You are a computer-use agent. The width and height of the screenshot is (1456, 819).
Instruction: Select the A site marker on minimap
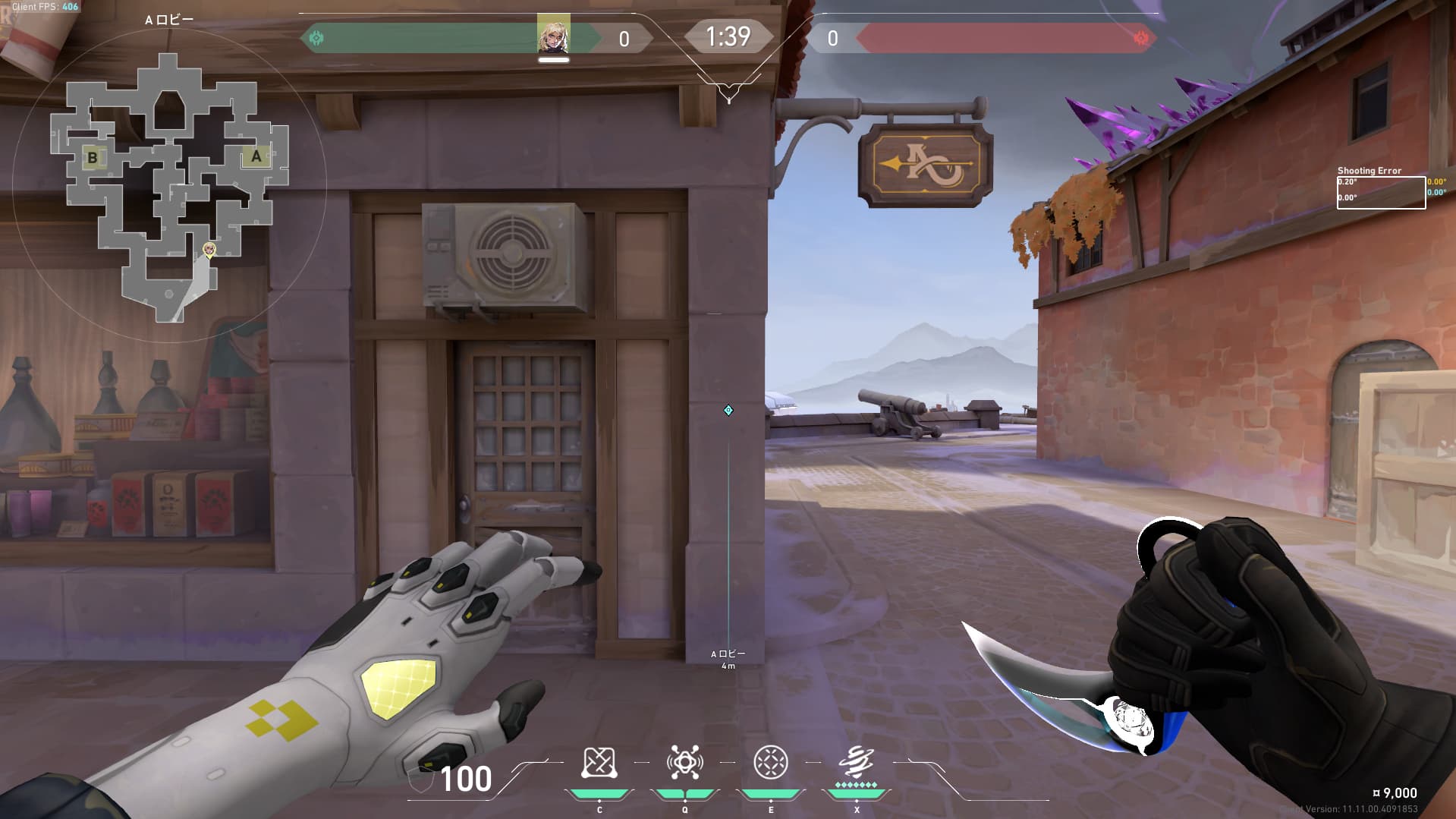coord(256,156)
